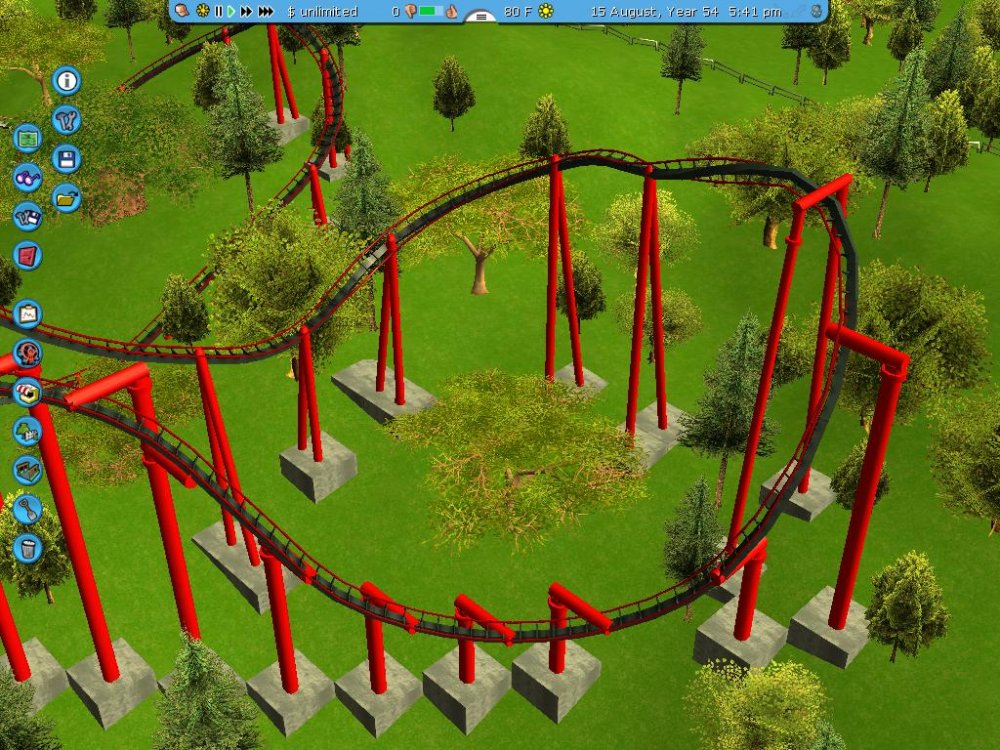Open the Ferris wheel rides icon
Viewport: 1000px width, 750px height.
(27, 352)
